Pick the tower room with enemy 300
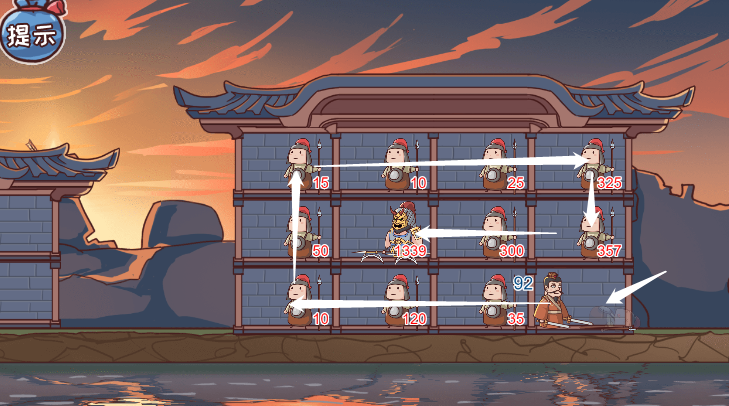The width and height of the screenshot is (729, 406). point(494,233)
